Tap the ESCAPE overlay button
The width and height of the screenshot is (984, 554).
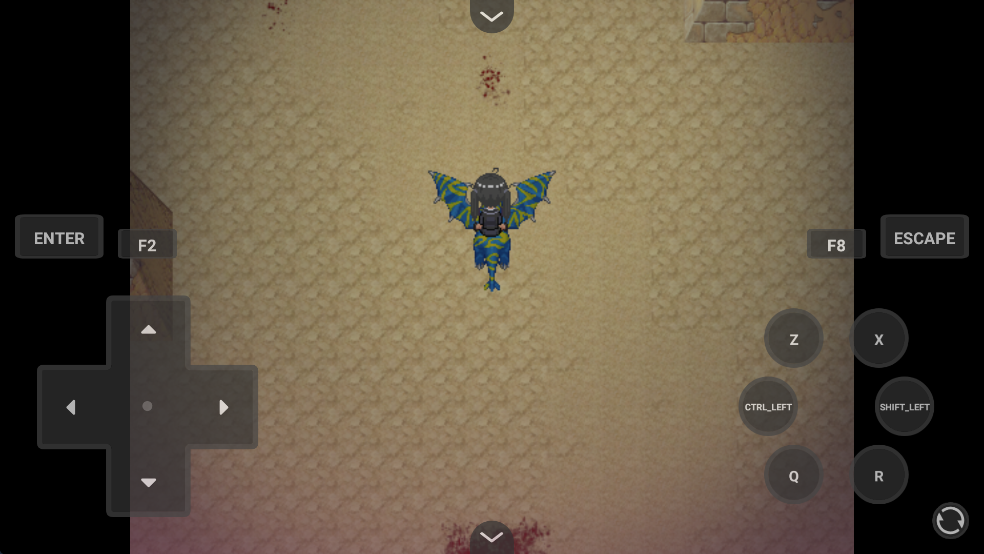click(924, 238)
